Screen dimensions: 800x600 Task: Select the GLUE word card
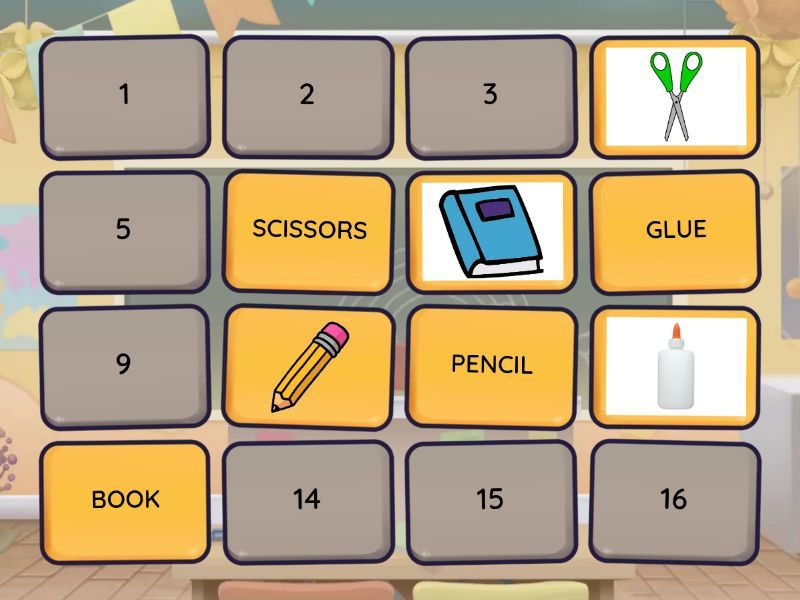click(675, 230)
